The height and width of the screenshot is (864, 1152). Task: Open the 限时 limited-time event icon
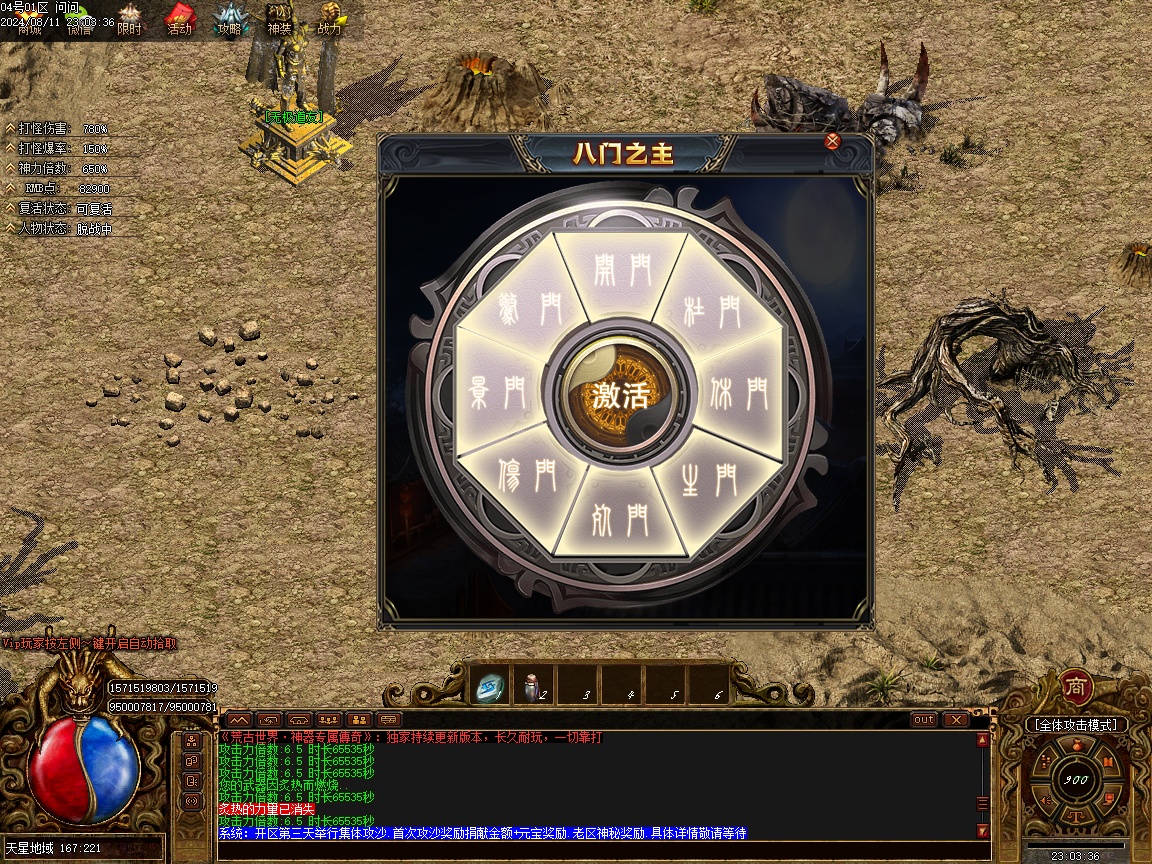[130, 20]
